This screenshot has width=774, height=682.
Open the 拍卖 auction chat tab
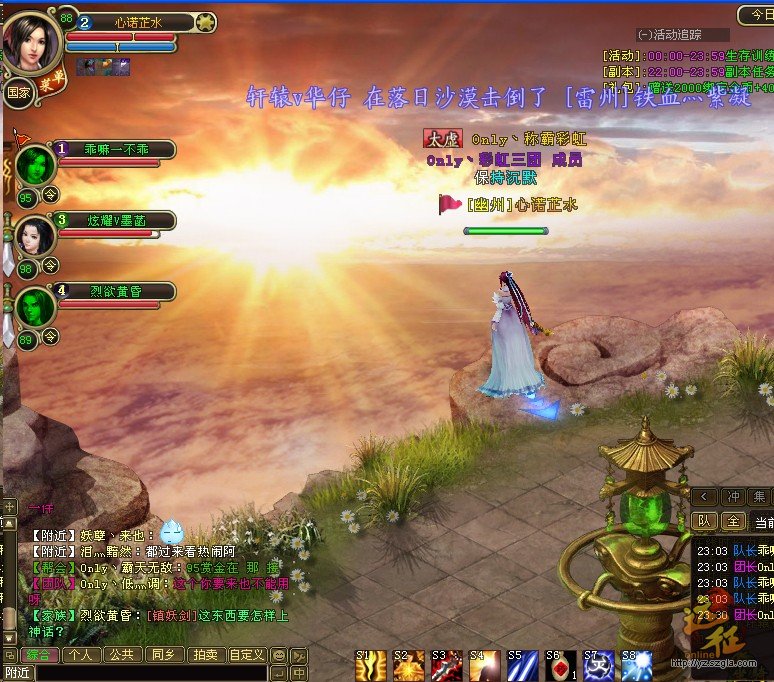click(205, 655)
